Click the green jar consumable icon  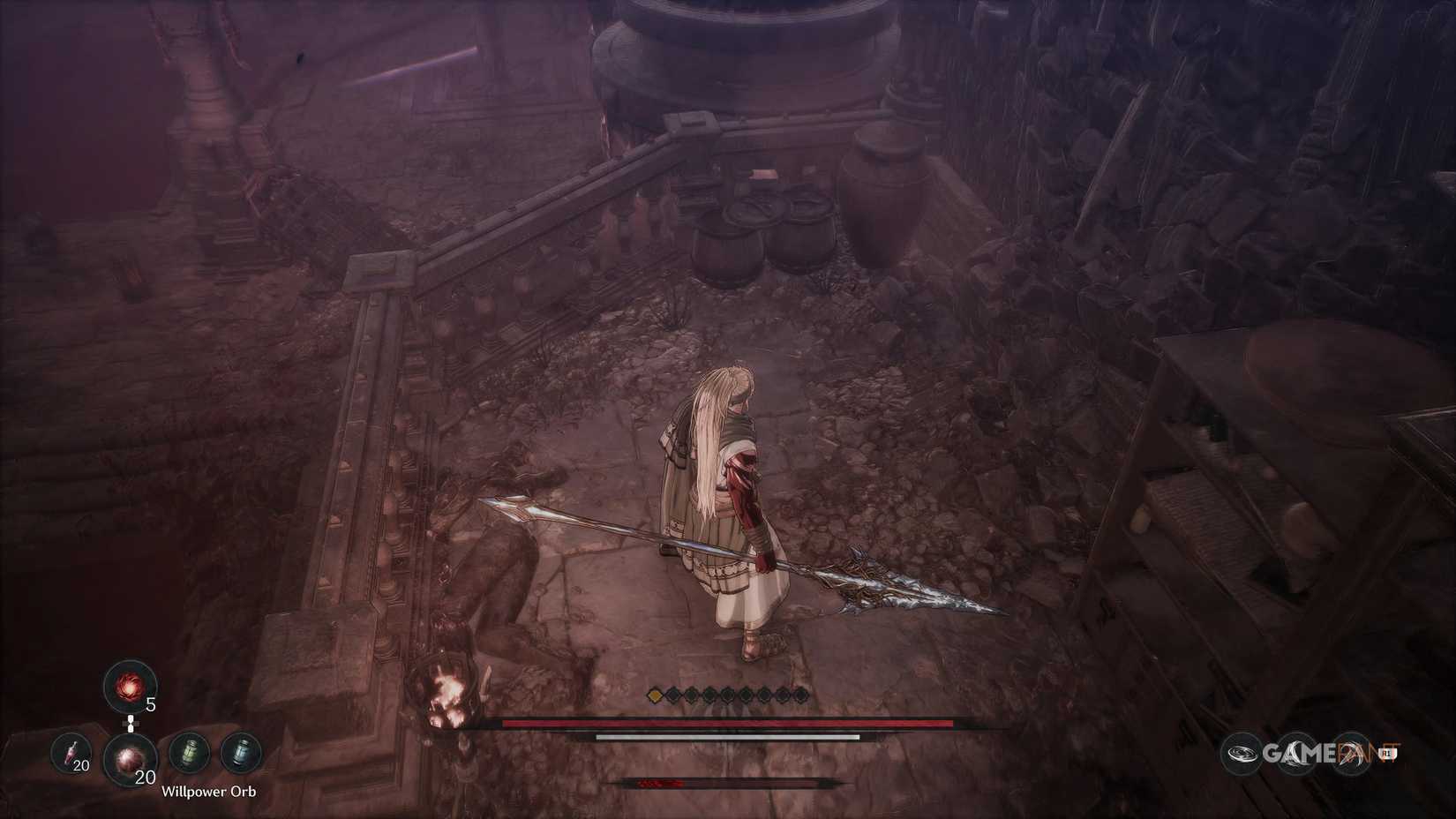pyautogui.click(x=191, y=753)
